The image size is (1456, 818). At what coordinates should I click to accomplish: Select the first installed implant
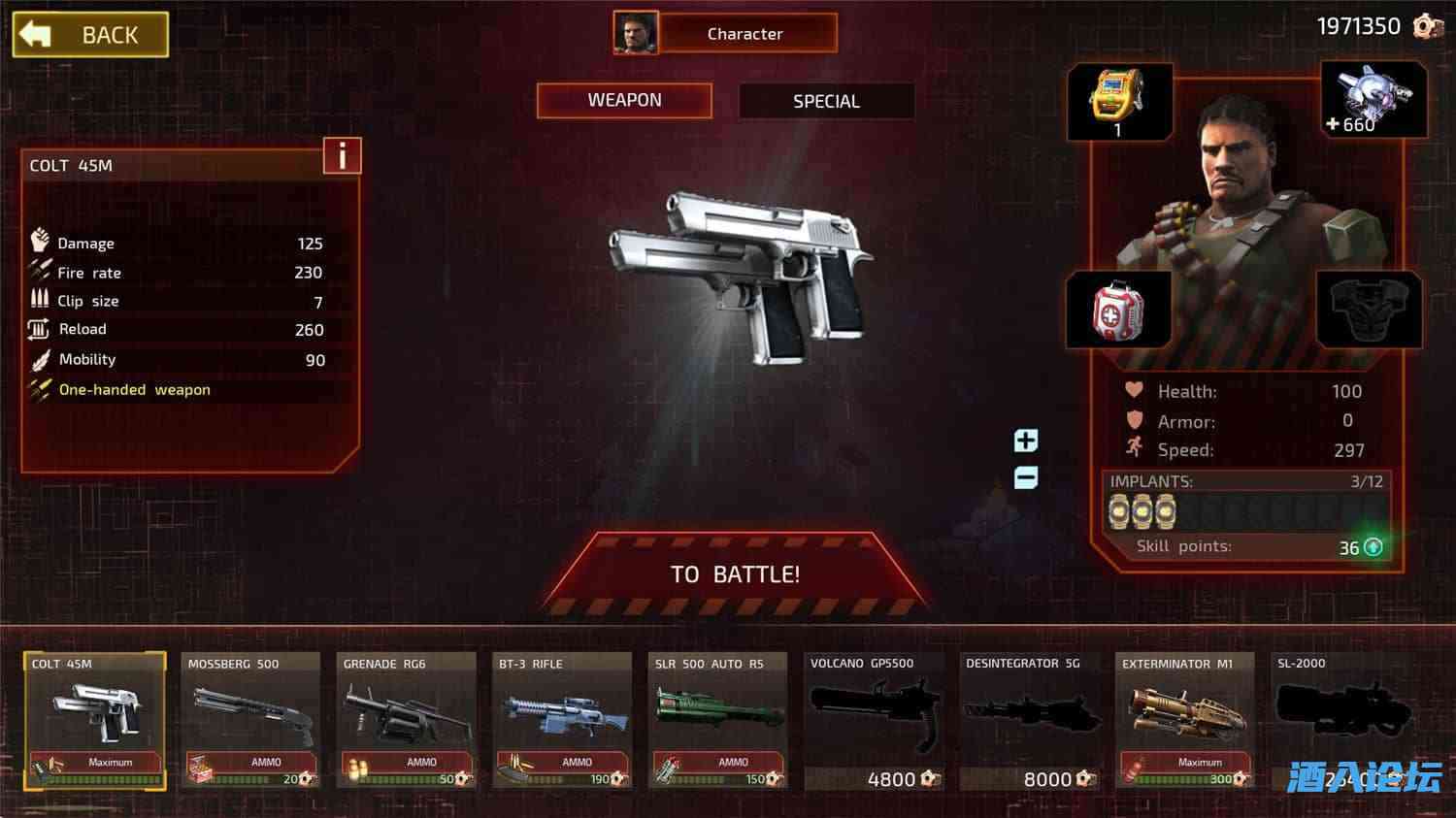[1117, 509]
